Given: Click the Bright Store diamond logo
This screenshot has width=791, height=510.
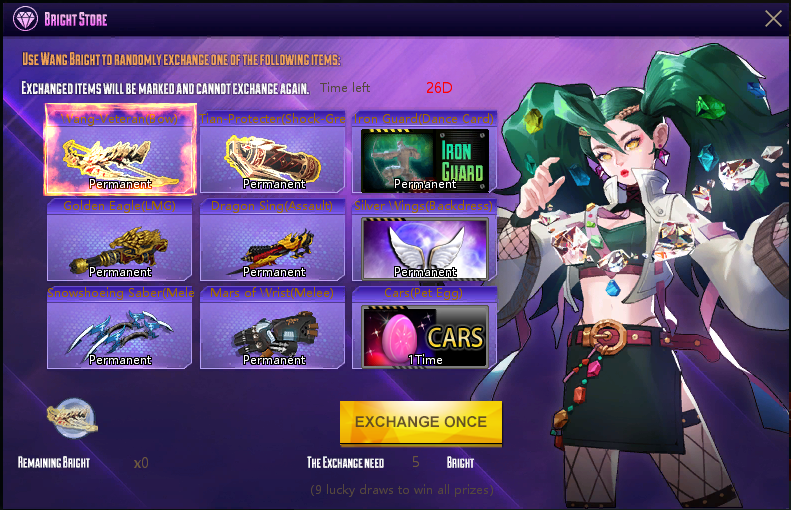Looking at the screenshot, I should coord(24,19).
